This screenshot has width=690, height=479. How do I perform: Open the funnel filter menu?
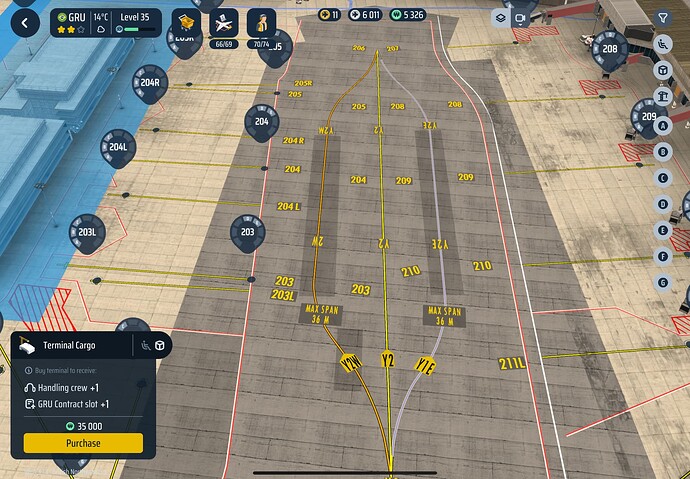click(x=663, y=18)
